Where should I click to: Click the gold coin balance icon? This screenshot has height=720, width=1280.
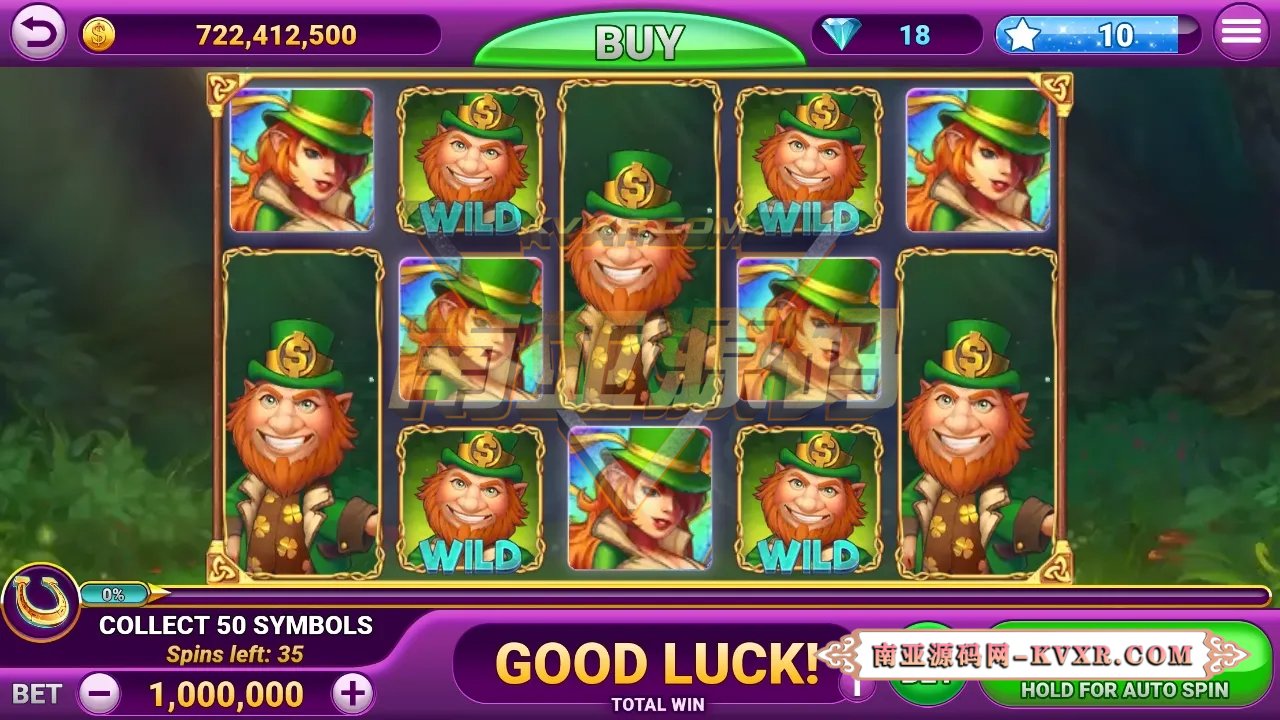[x=98, y=32]
